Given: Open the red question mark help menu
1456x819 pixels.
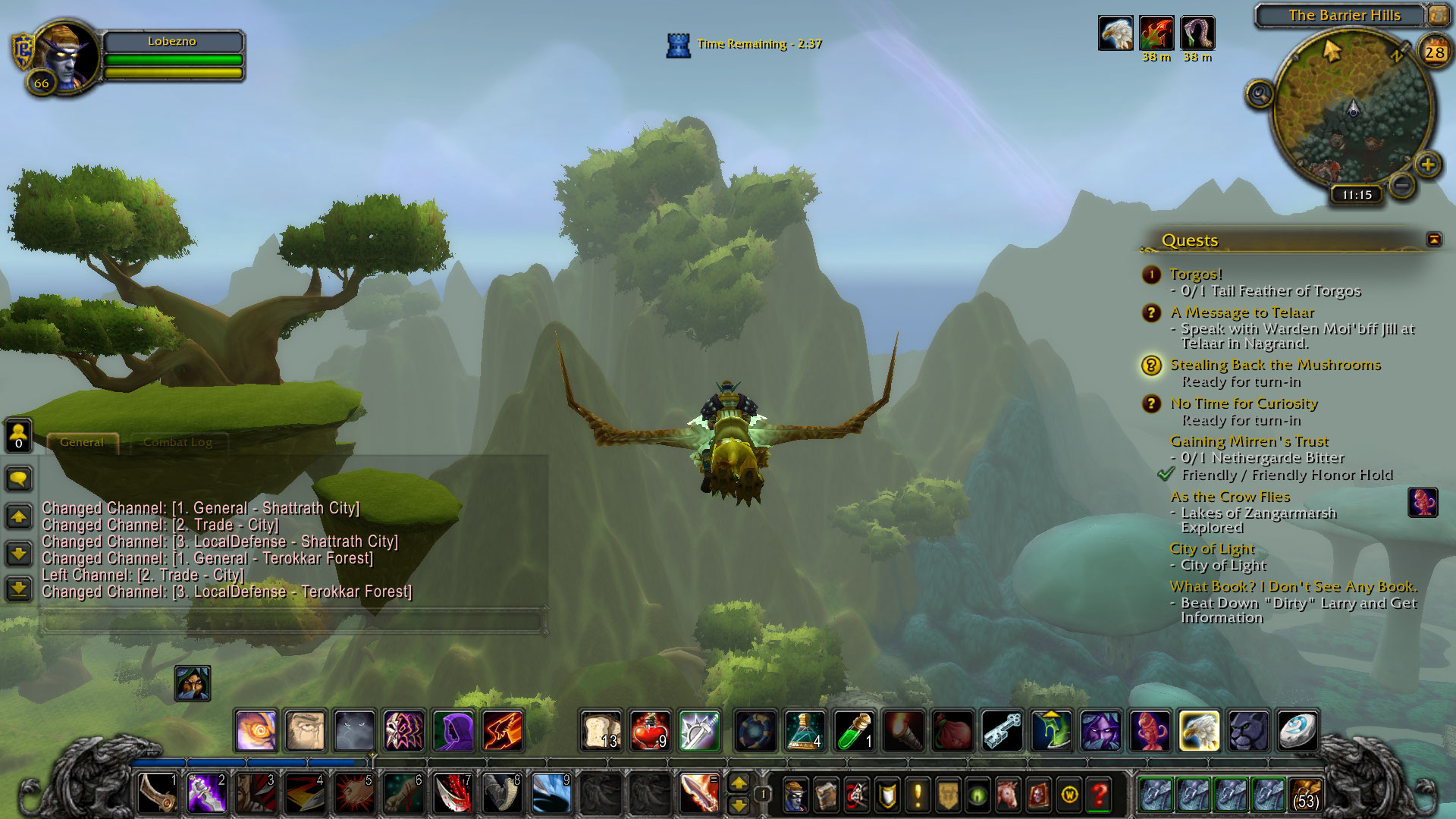Looking at the screenshot, I should [1100, 795].
